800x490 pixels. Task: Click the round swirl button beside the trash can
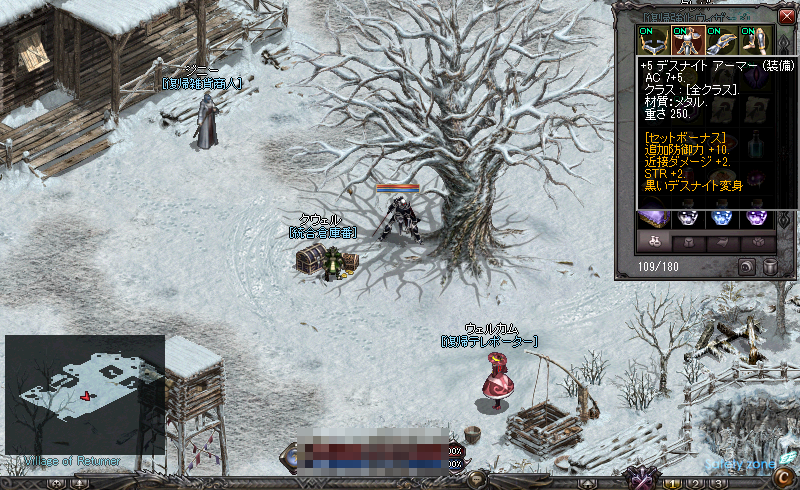746,267
